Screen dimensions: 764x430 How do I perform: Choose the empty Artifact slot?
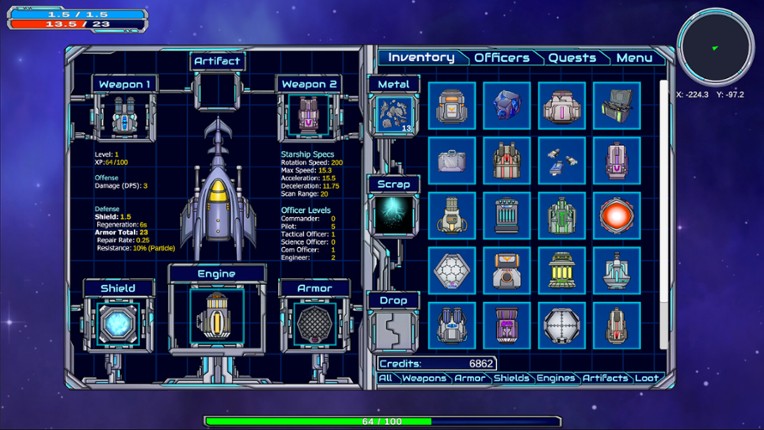pos(218,92)
